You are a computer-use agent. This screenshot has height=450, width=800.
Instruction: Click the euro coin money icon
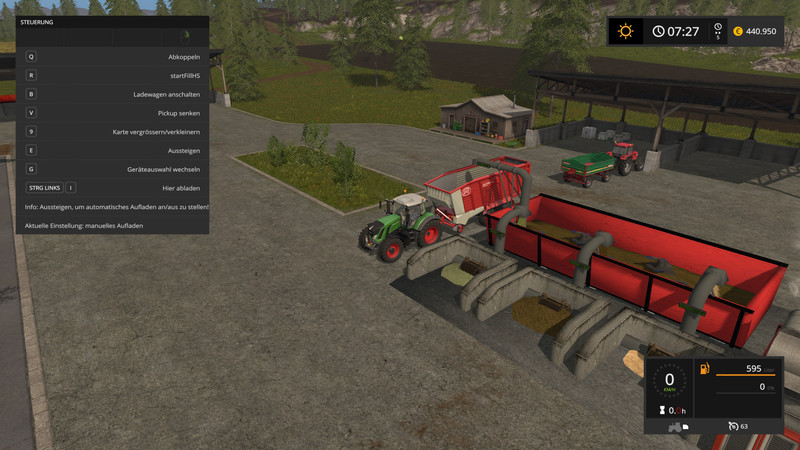click(737, 31)
